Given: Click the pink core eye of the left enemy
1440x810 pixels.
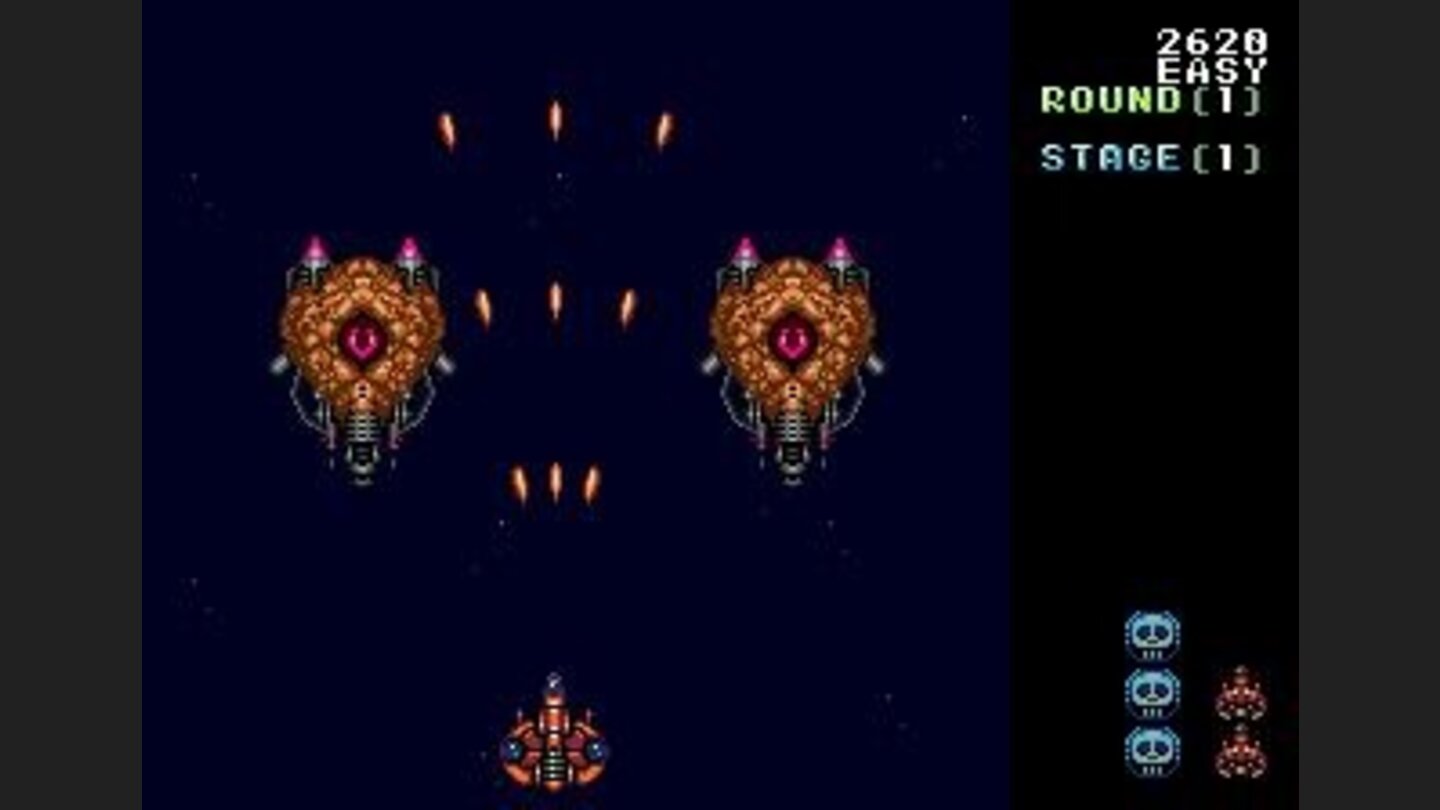Looking at the screenshot, I should pos(362,337).
